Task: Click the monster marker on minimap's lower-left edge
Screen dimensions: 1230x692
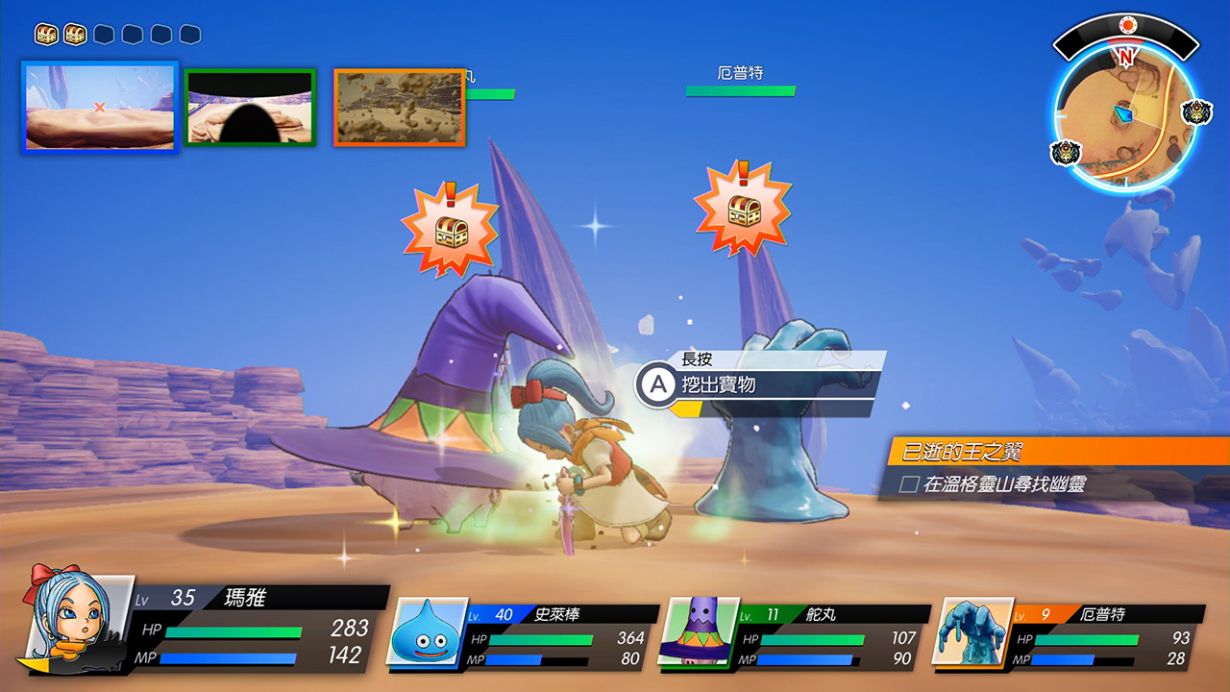Action: point(1065,153)
